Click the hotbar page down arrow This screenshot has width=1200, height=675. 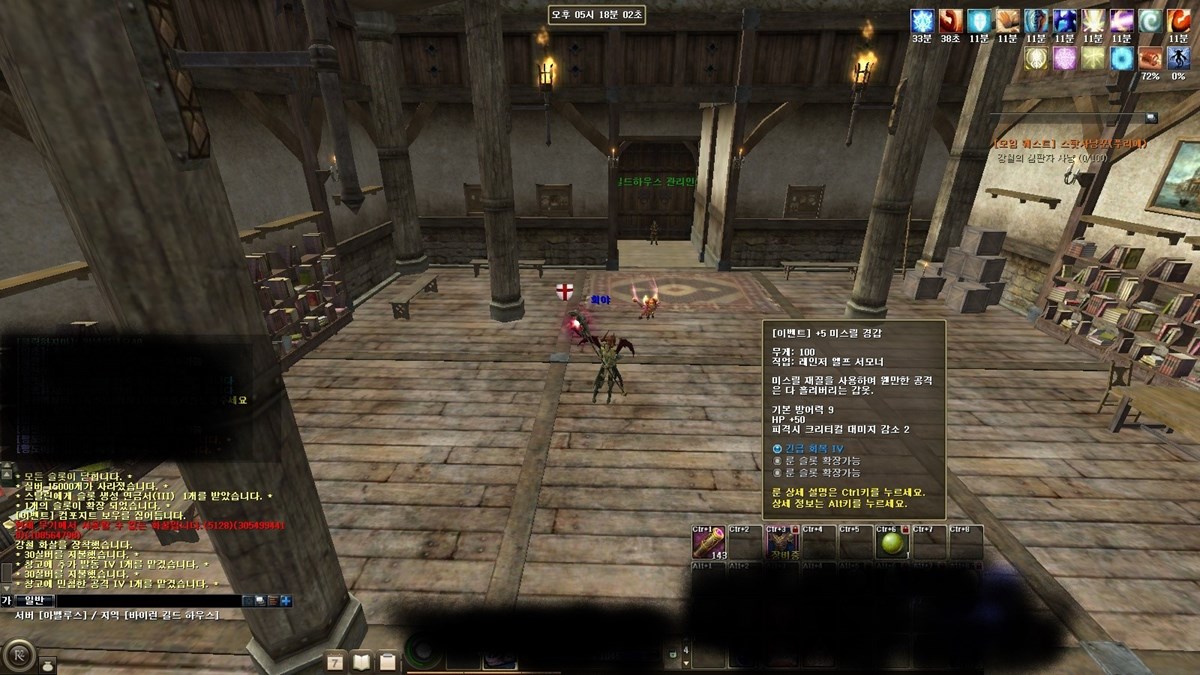click(x=685, y=662)
